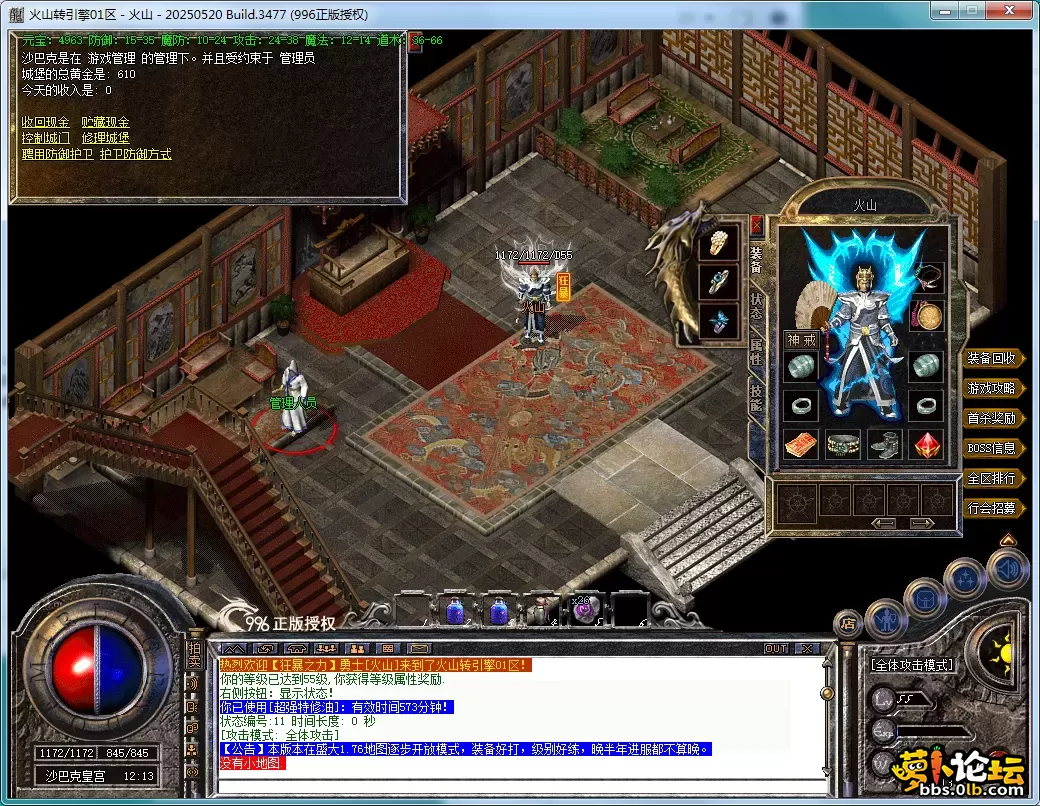1040x806 pixels.
Task: Select the red gem equipment slot
Action: tap(927, 444)
